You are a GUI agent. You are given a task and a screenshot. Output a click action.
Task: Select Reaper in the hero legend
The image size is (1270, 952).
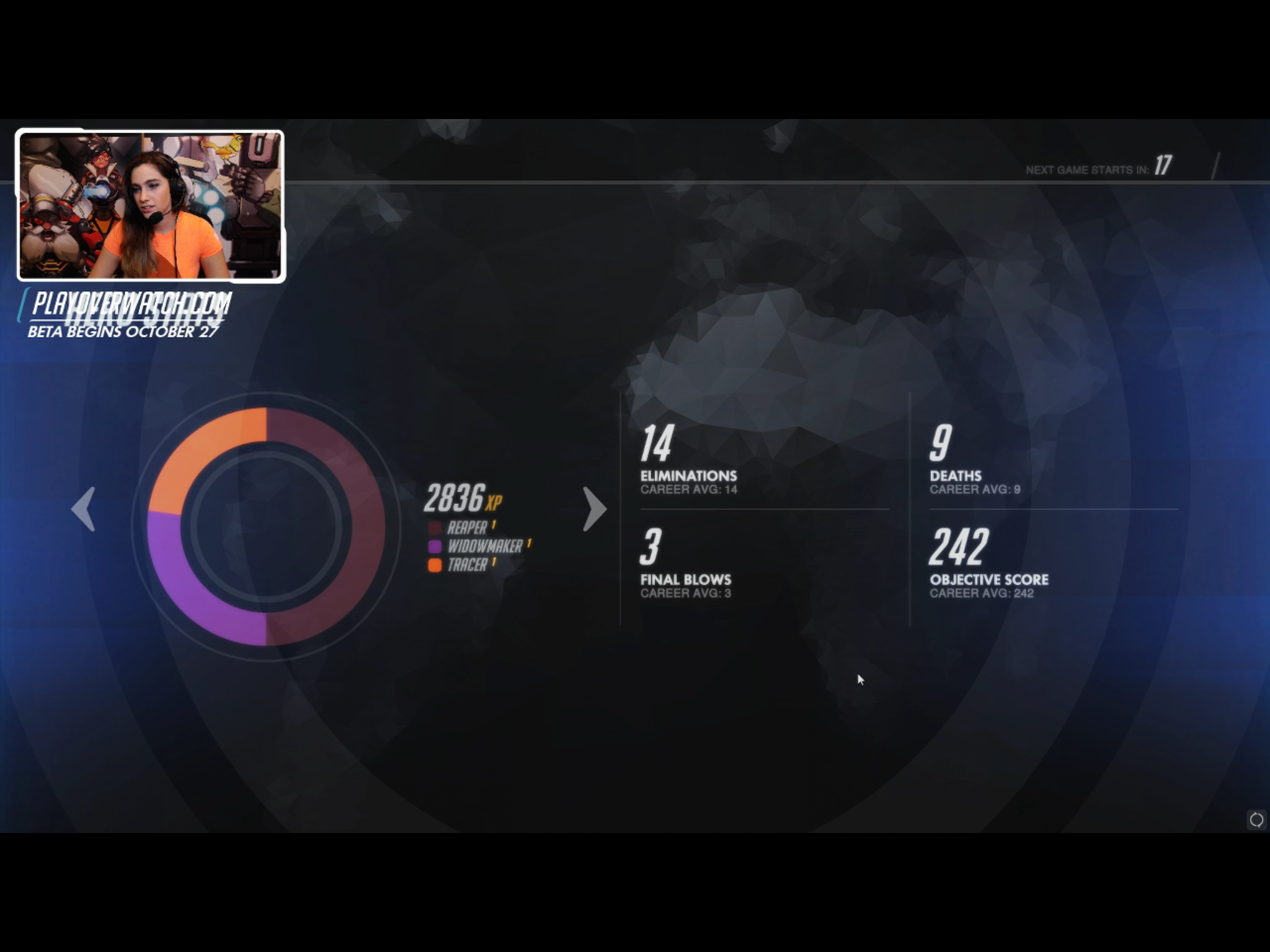(466, 528)
